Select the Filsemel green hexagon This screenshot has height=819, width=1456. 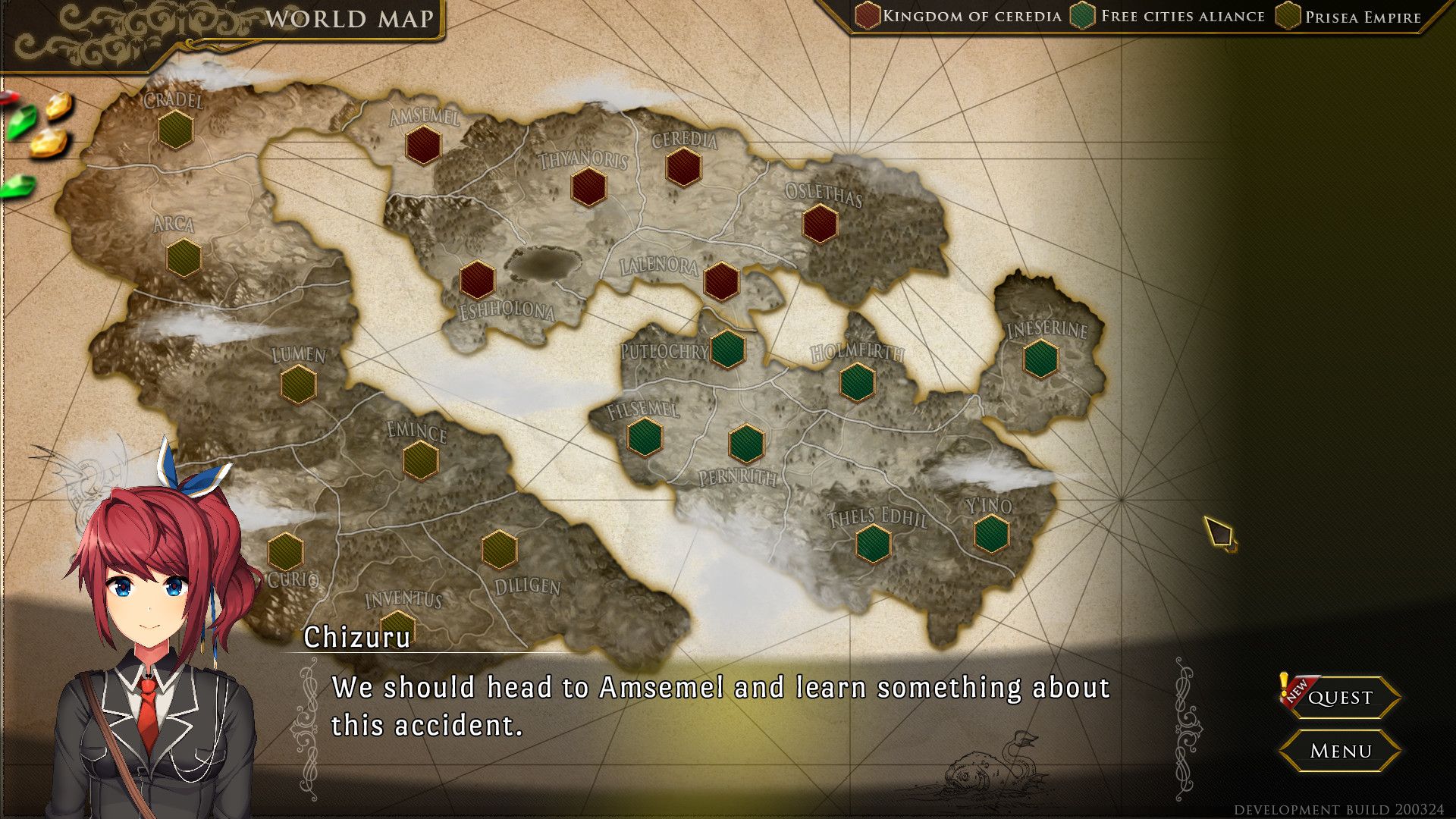pos(645,438)
